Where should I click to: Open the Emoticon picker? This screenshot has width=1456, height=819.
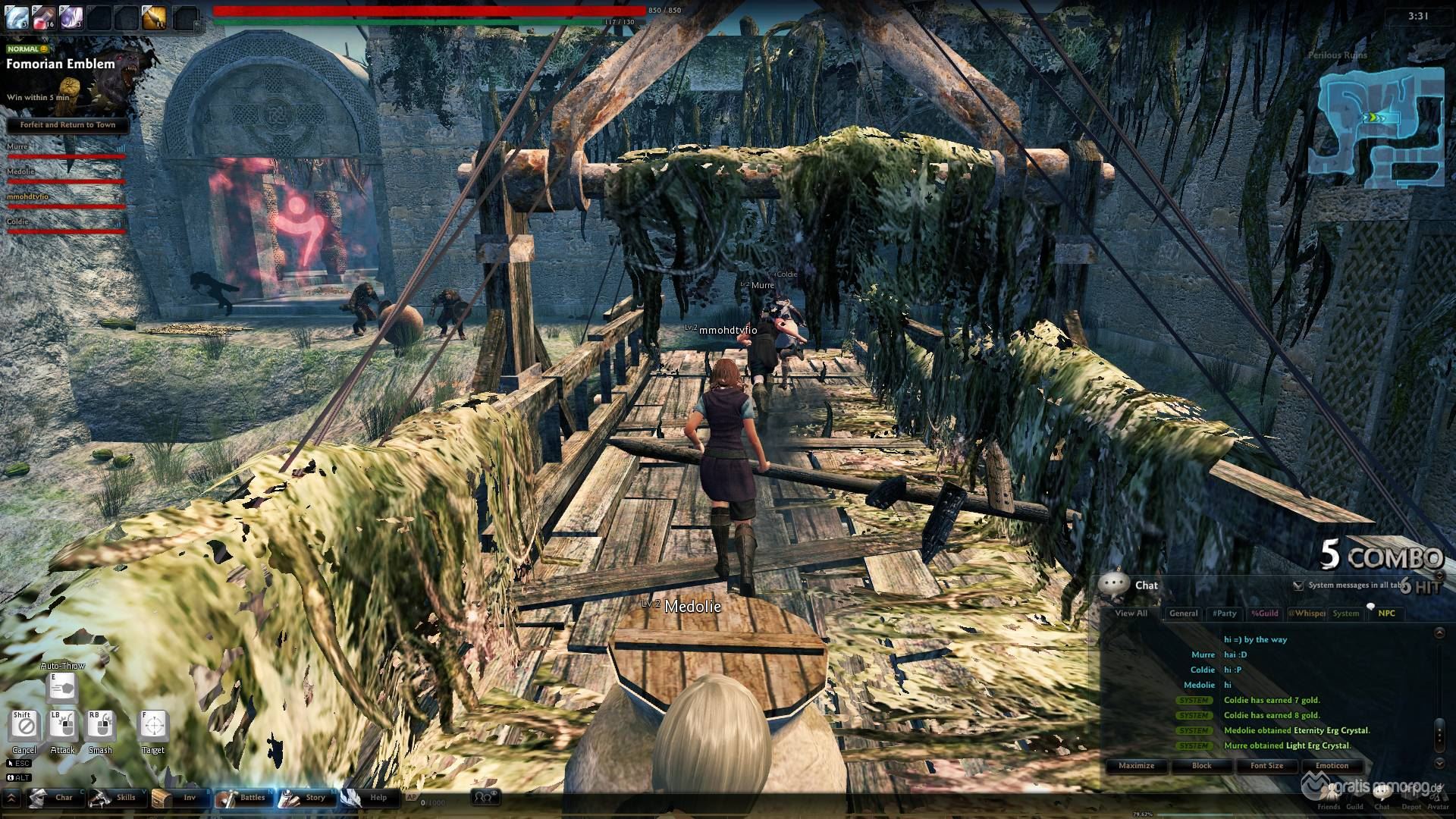[1332, 766]
